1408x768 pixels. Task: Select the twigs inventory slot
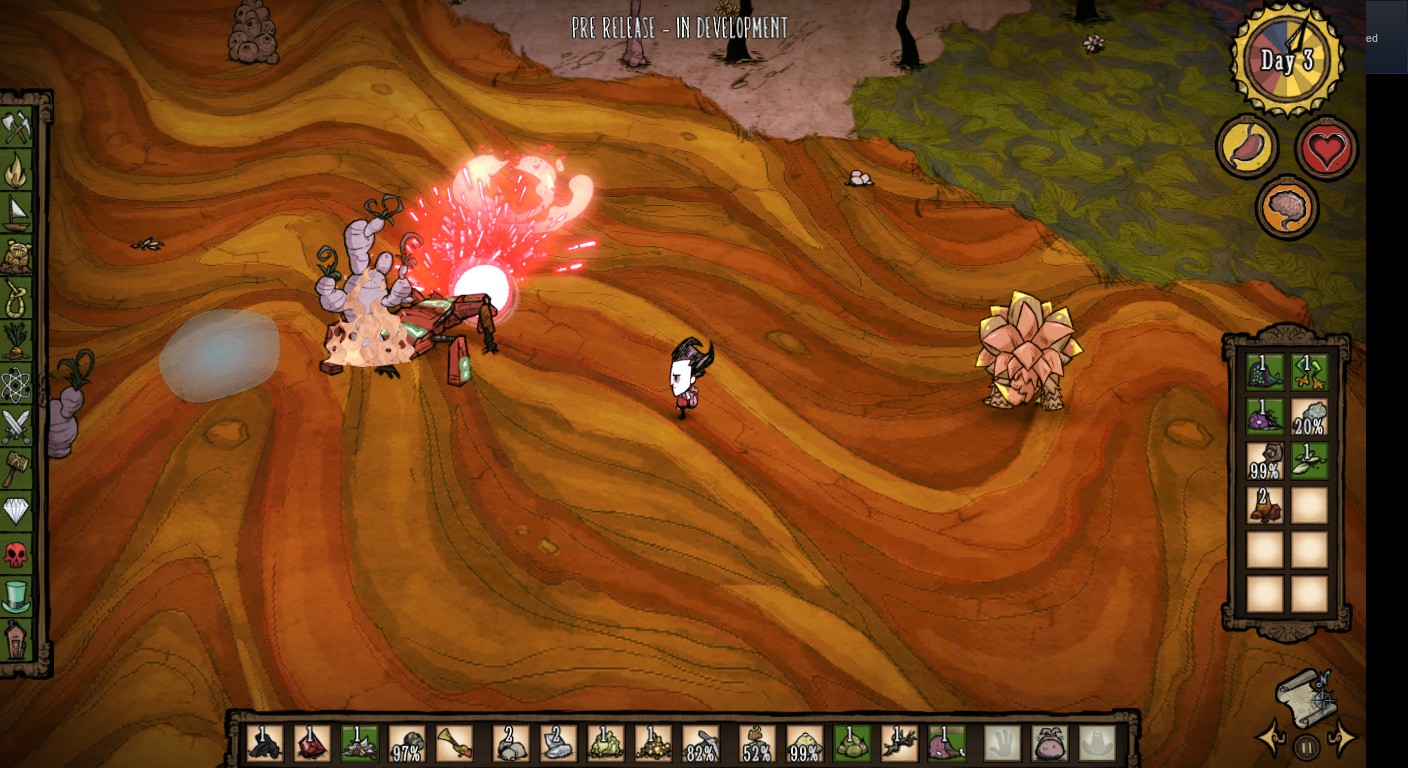(x=898, y=743)
